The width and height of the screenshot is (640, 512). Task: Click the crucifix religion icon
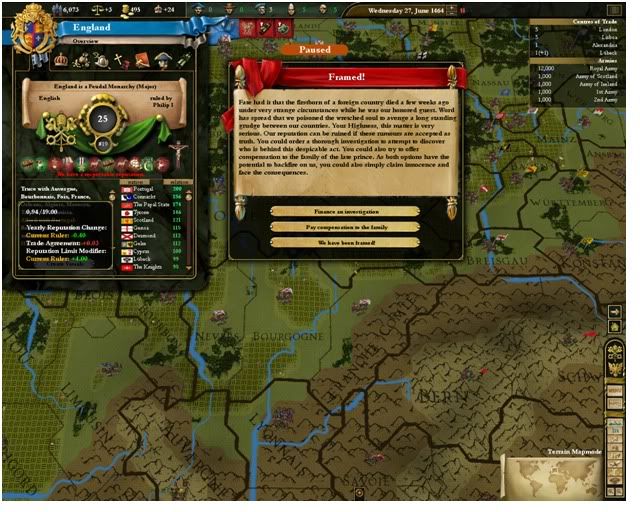click(179, 151)
